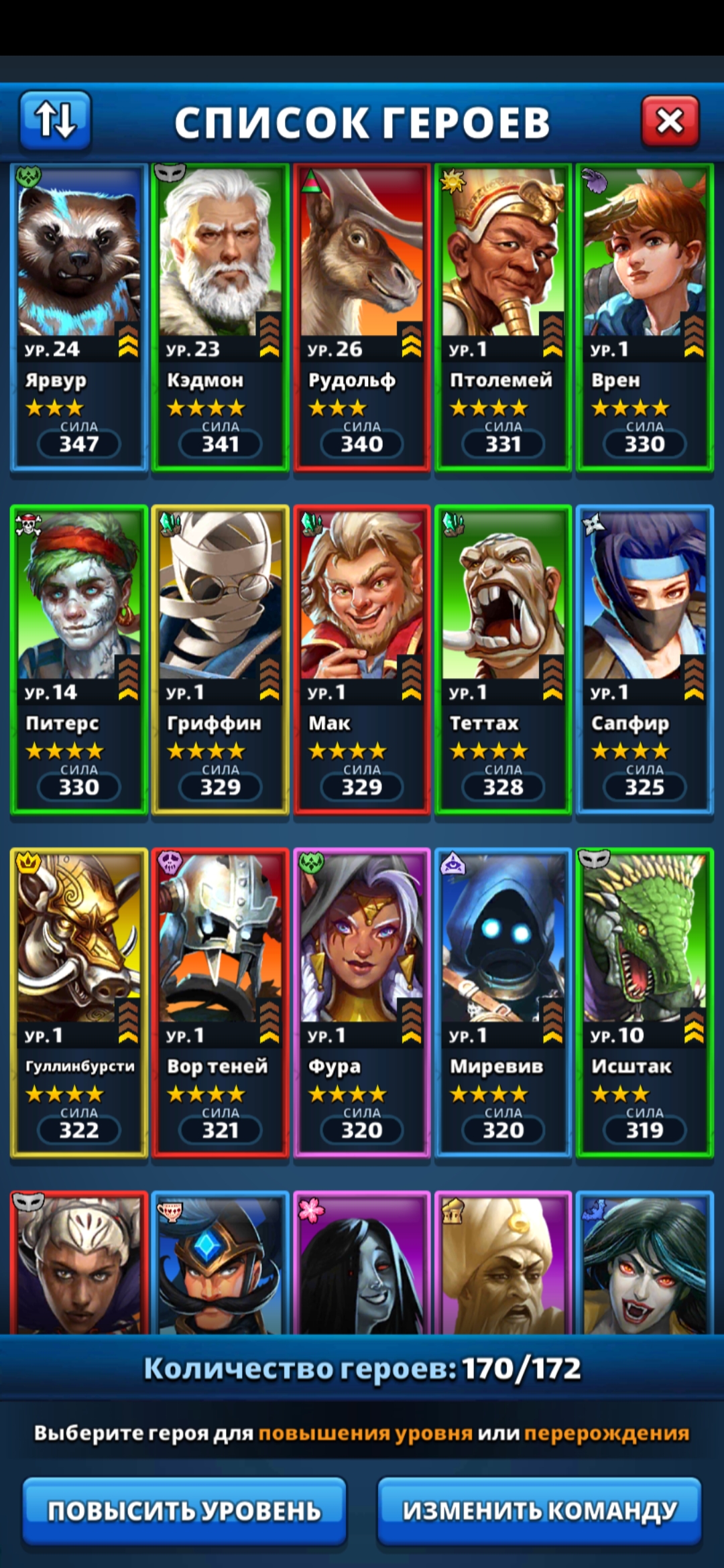
Task: Open the hero sorting options
Action: coord(55,120)
